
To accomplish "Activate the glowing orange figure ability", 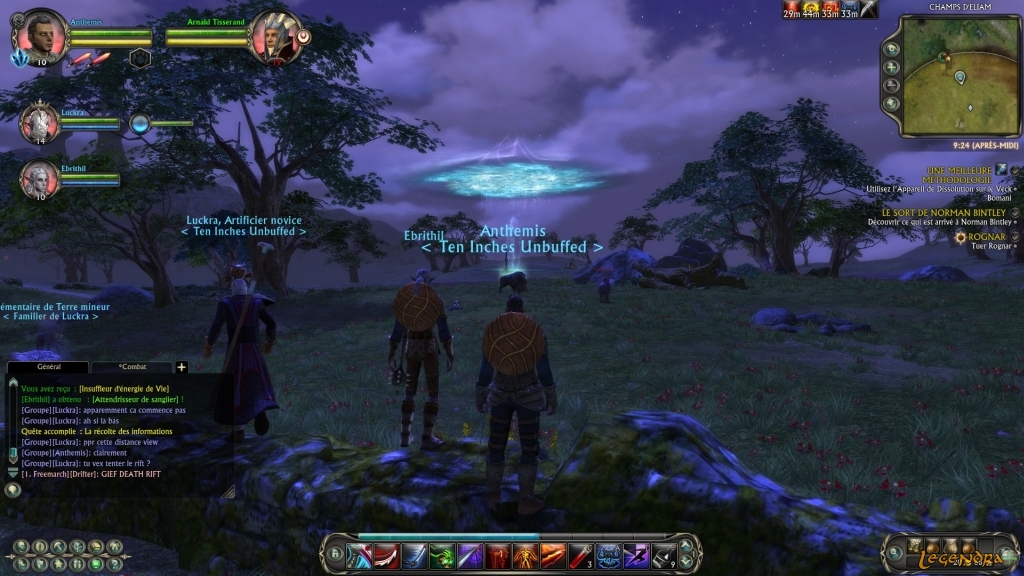I will (525, 556).
